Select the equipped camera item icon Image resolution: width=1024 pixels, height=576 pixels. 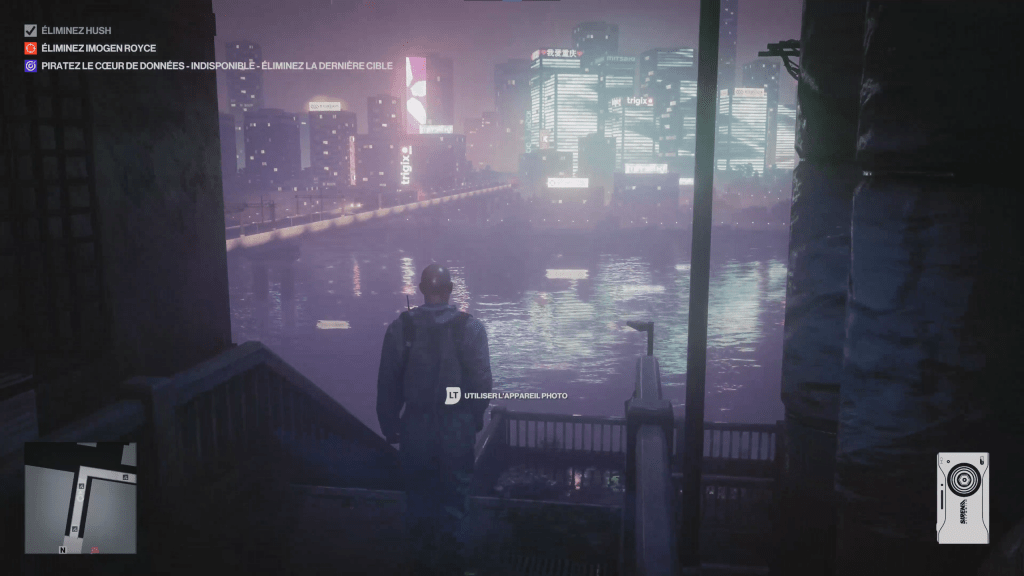coord(962,497)
